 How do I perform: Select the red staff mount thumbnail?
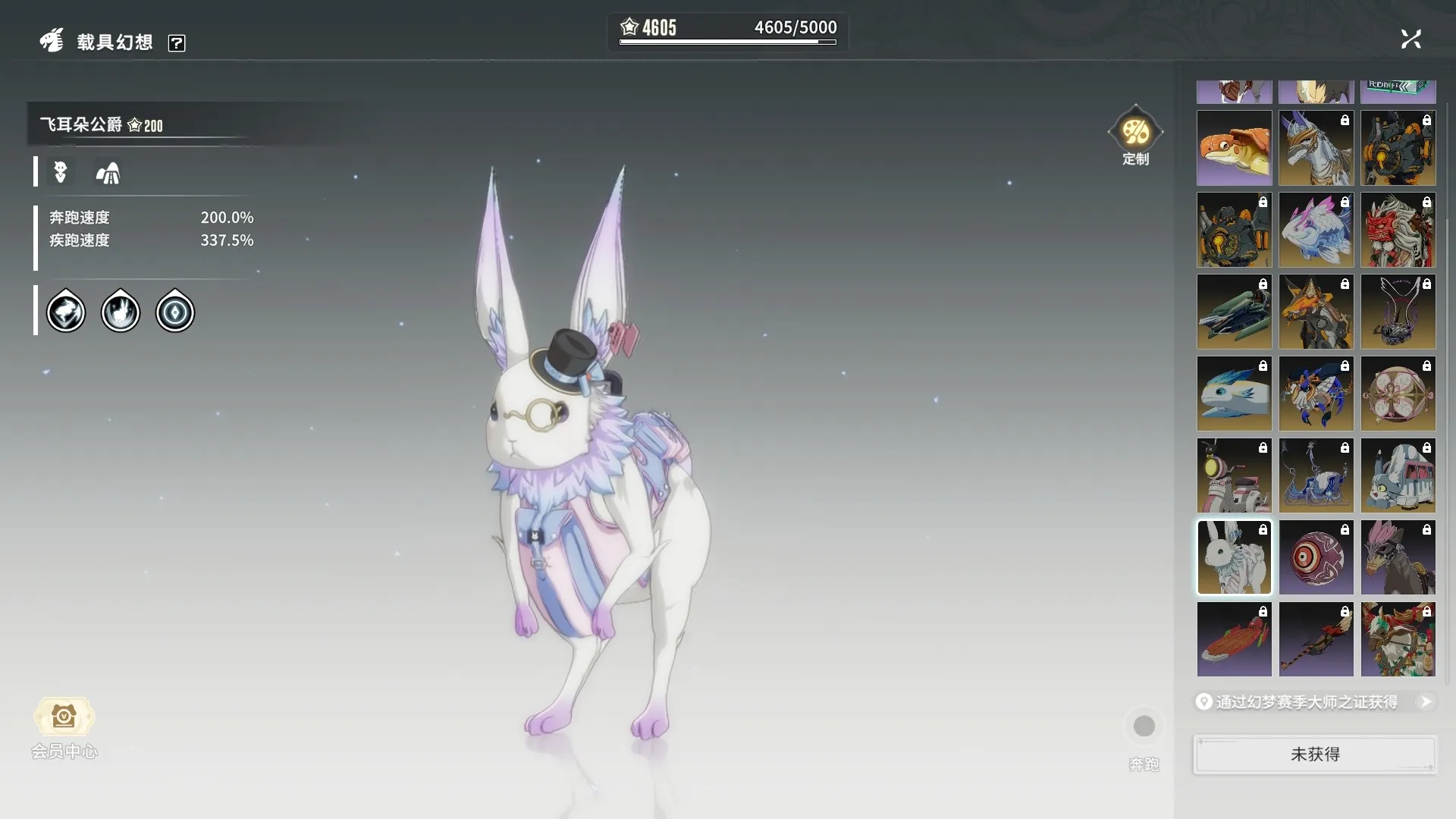[1316, 639]
